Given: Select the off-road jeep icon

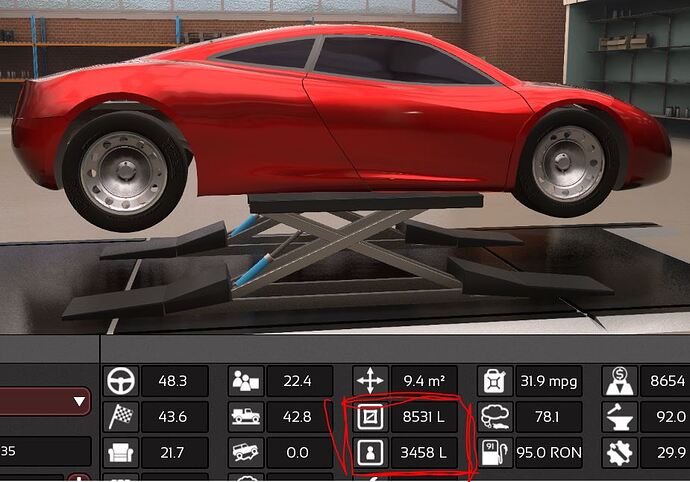Looking at the screenshot, I should click(x=245, y=452).
